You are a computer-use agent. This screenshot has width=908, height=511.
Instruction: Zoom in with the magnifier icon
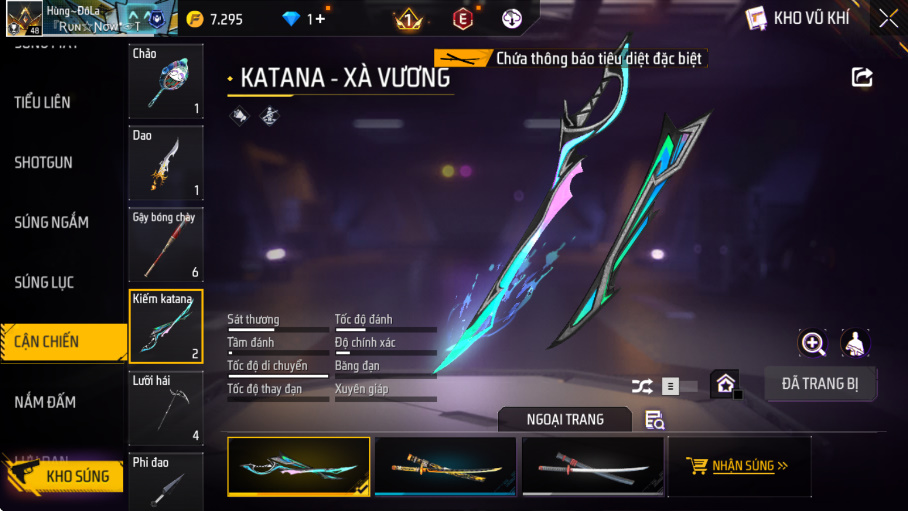pyautogui.click(x=813, y=344)
